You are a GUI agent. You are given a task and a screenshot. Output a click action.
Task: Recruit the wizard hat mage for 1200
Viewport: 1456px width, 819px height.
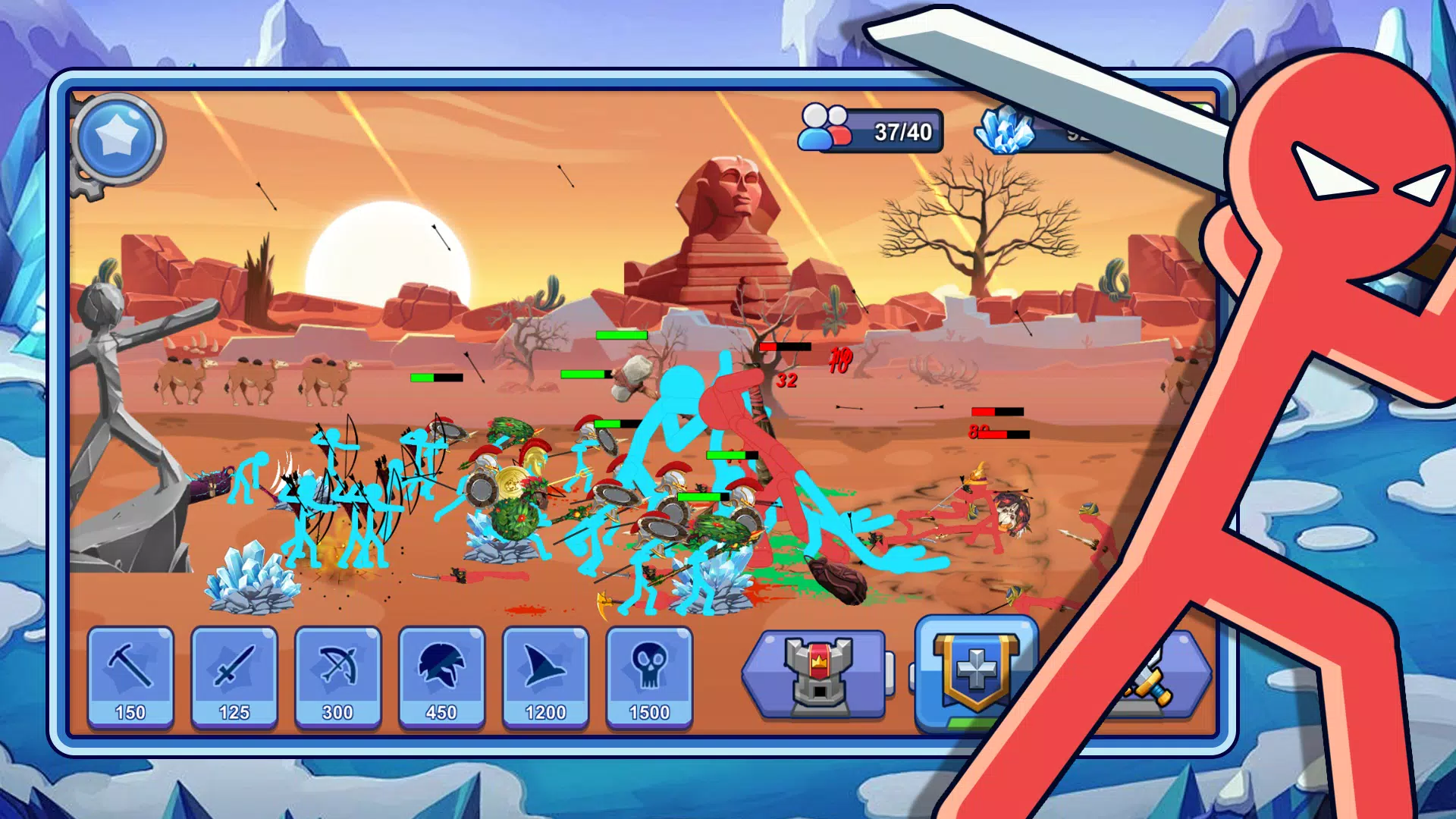(x=545, y=677)
